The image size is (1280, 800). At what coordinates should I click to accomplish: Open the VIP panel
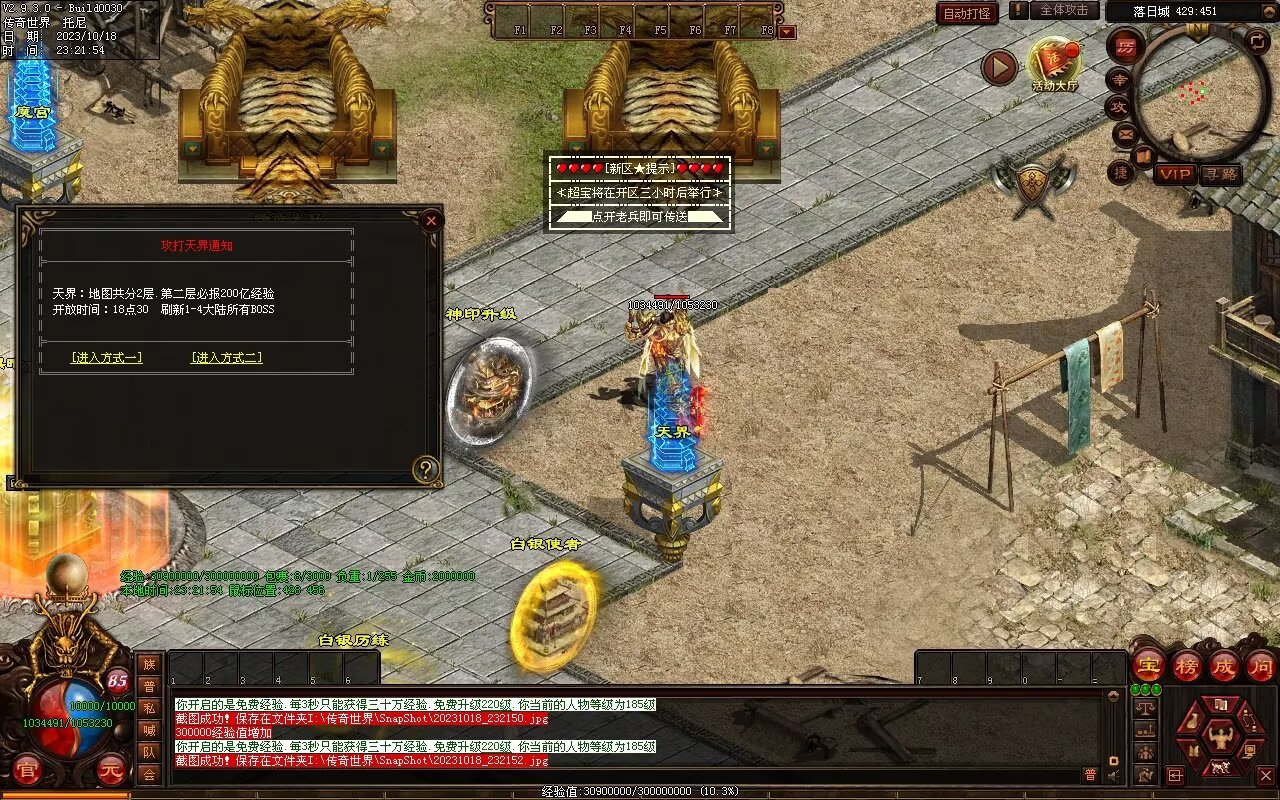point(1175,174)
